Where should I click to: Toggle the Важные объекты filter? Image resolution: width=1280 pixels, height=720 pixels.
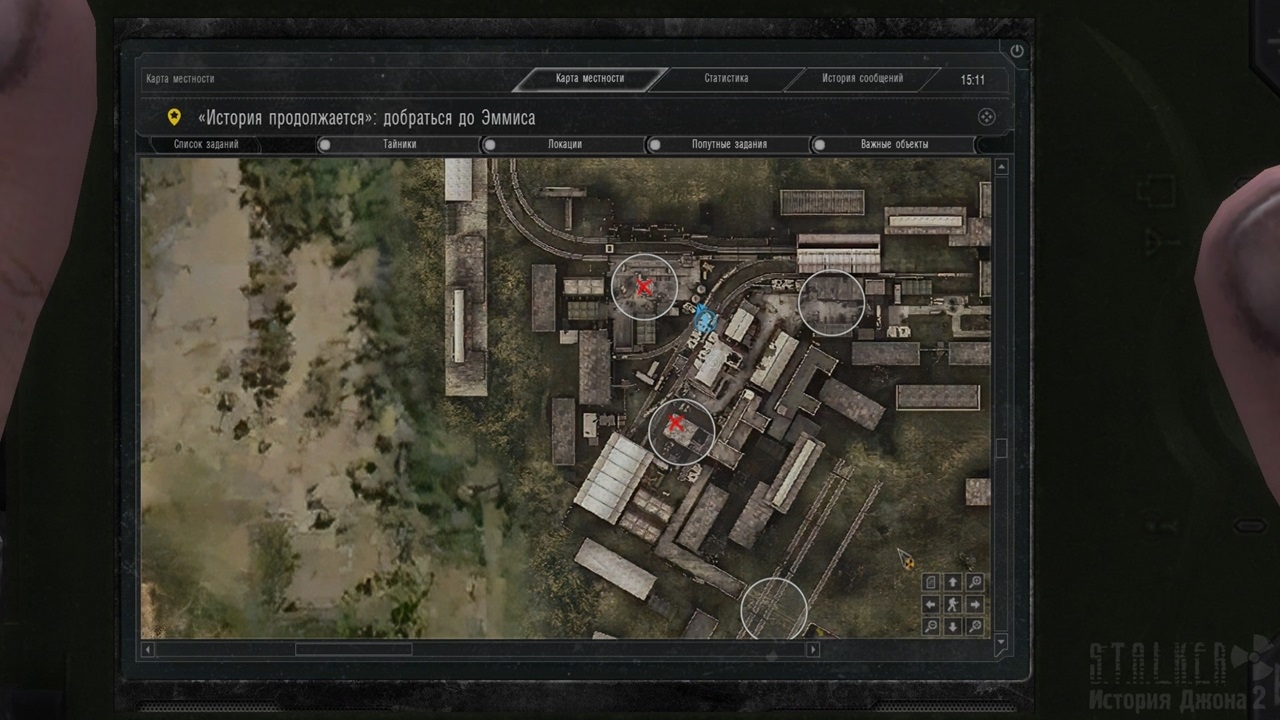coord(820,145)
